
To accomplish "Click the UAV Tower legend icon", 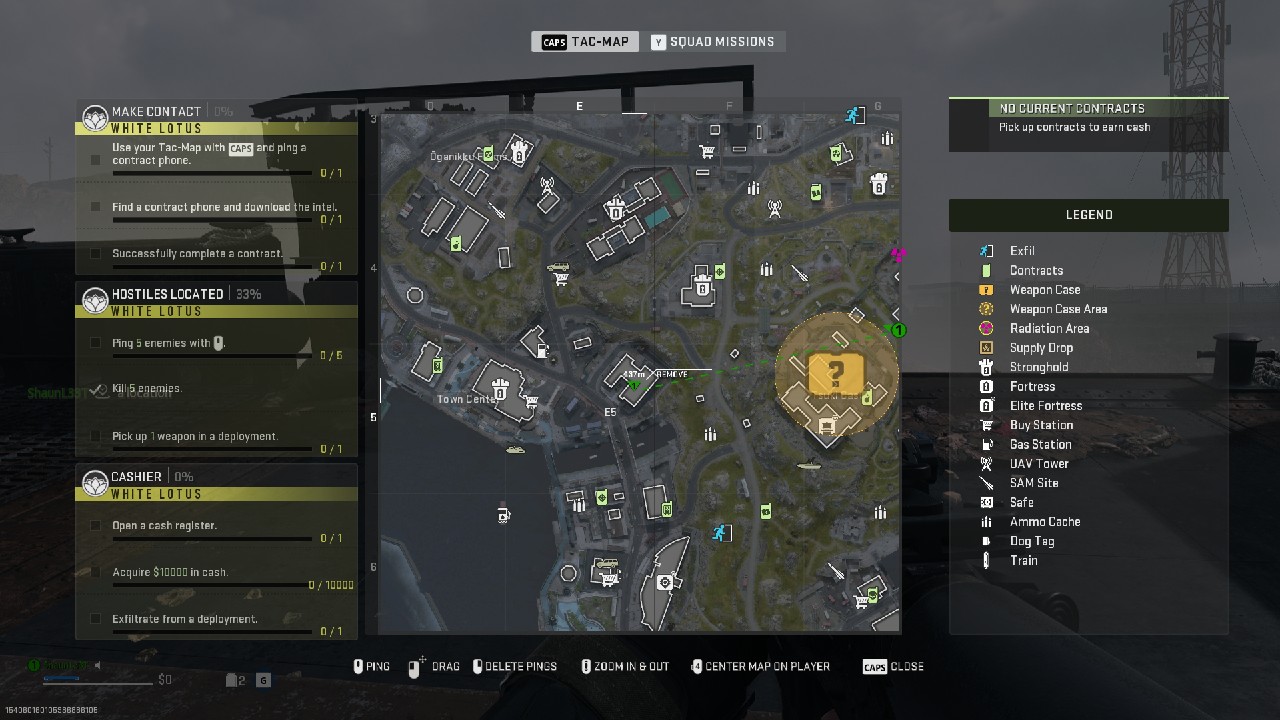I will (x=985, y=463).
